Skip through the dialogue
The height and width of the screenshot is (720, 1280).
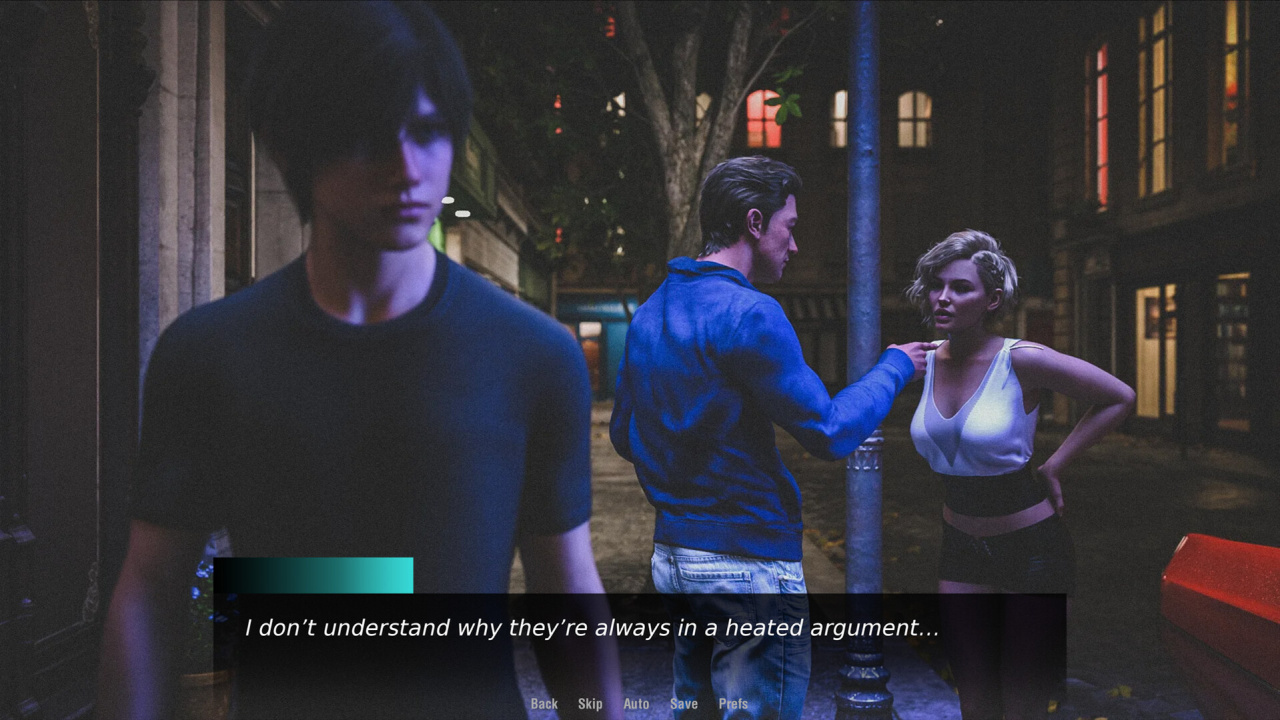[590, 704]
